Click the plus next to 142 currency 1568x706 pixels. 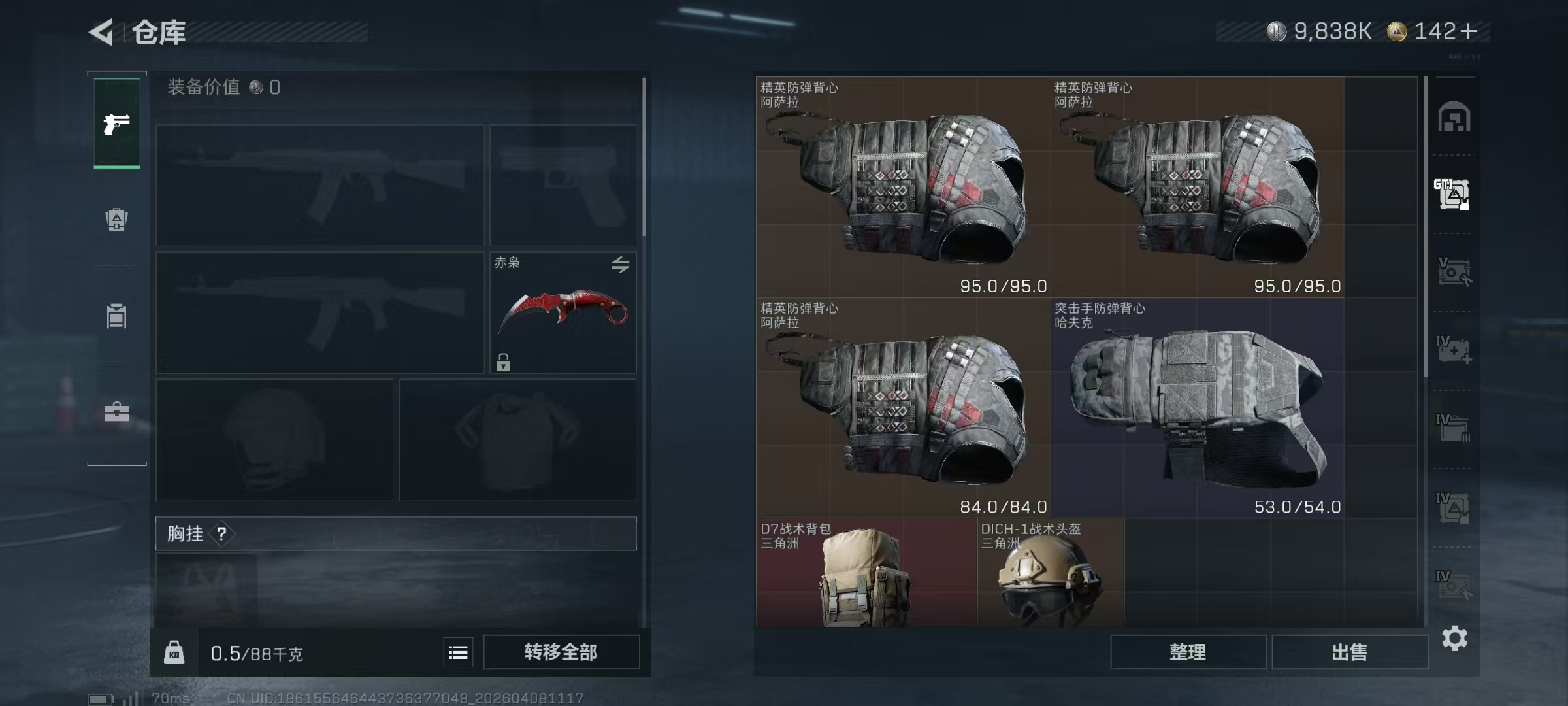[x=1468, y=31]
